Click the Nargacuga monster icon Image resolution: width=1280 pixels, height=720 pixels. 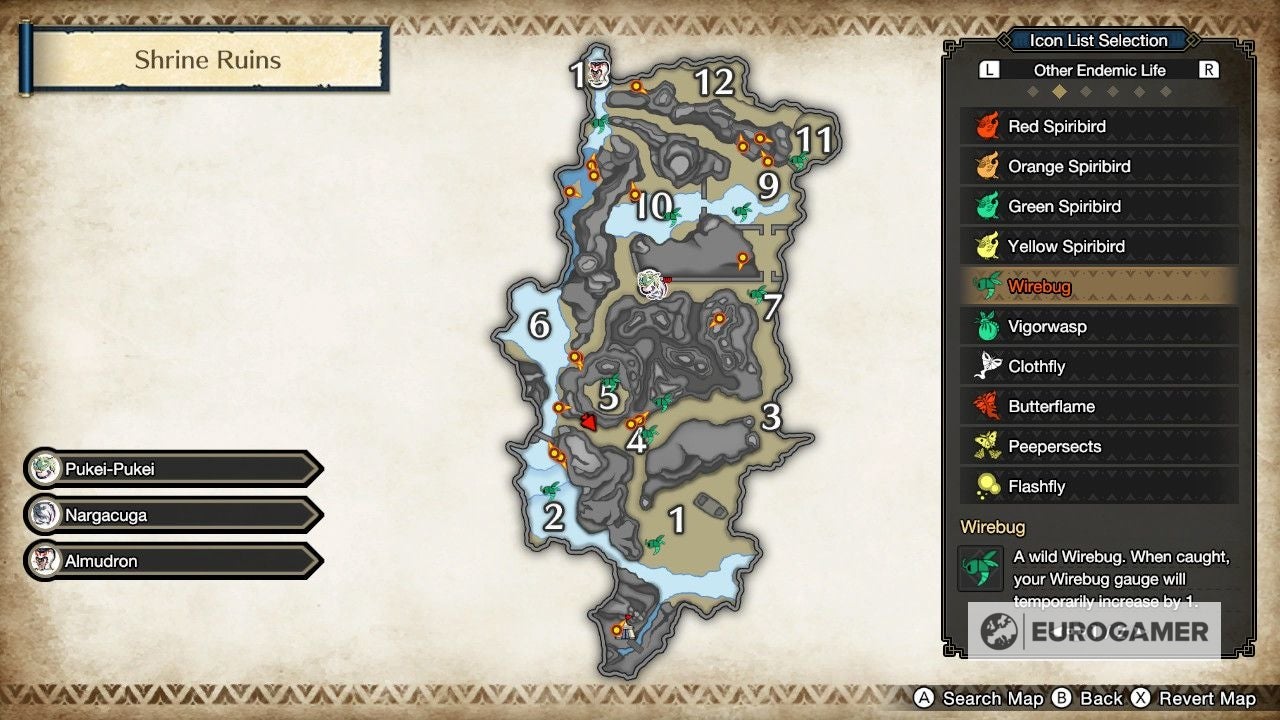point(44,514)
